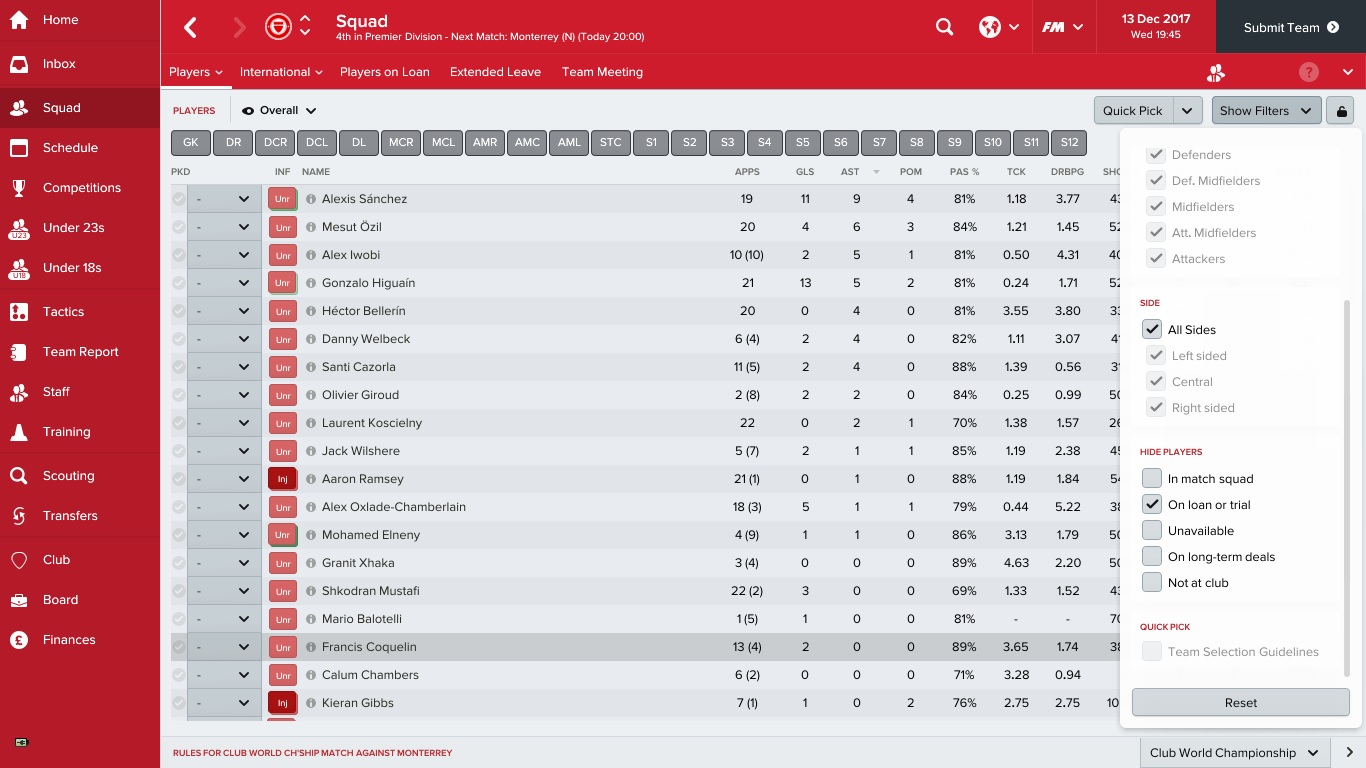Switch to Players on Loan tab
The image size is (1366, 768).
pos(384,72)
